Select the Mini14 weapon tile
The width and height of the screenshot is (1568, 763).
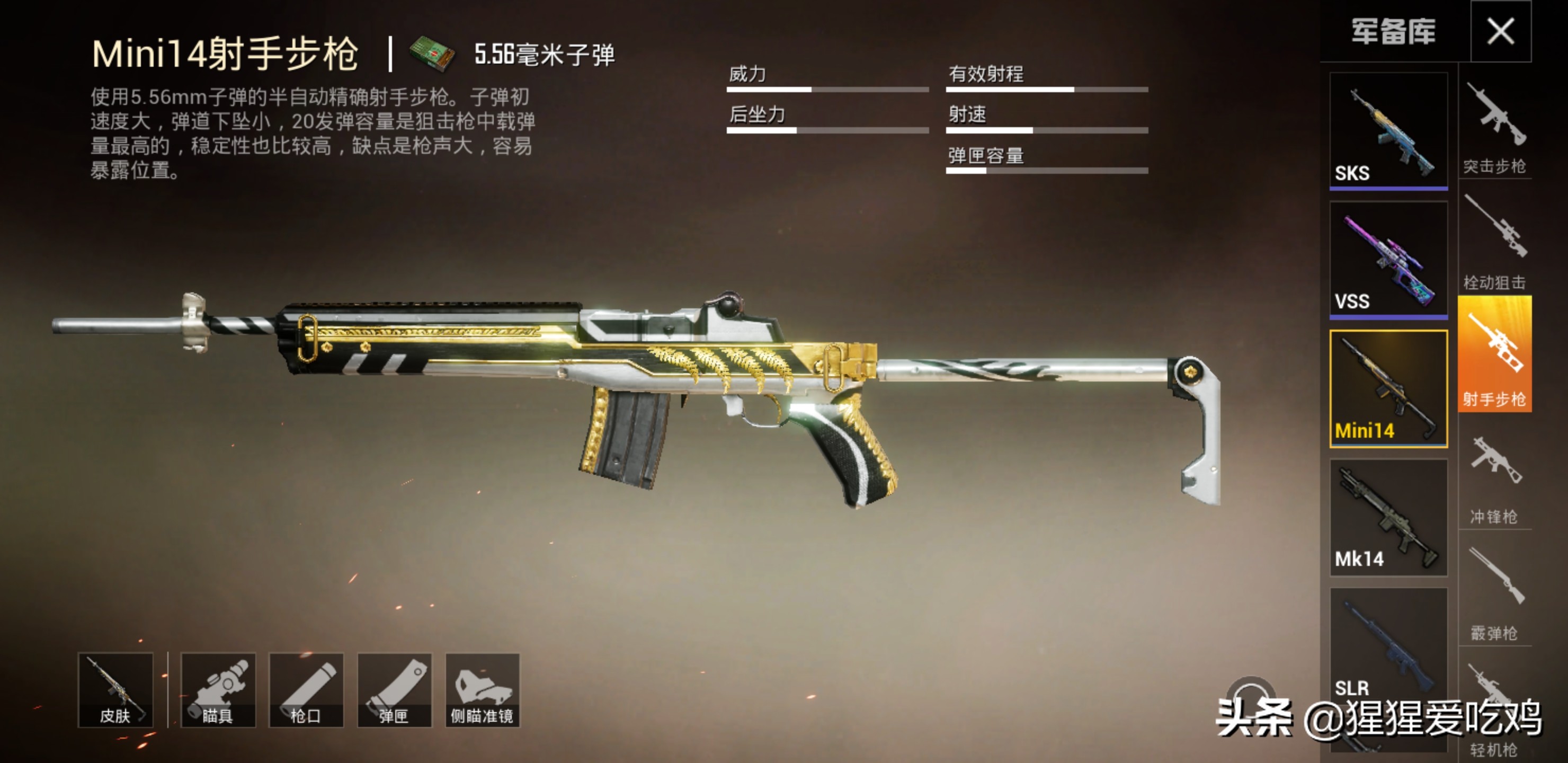pos(1388,388)
